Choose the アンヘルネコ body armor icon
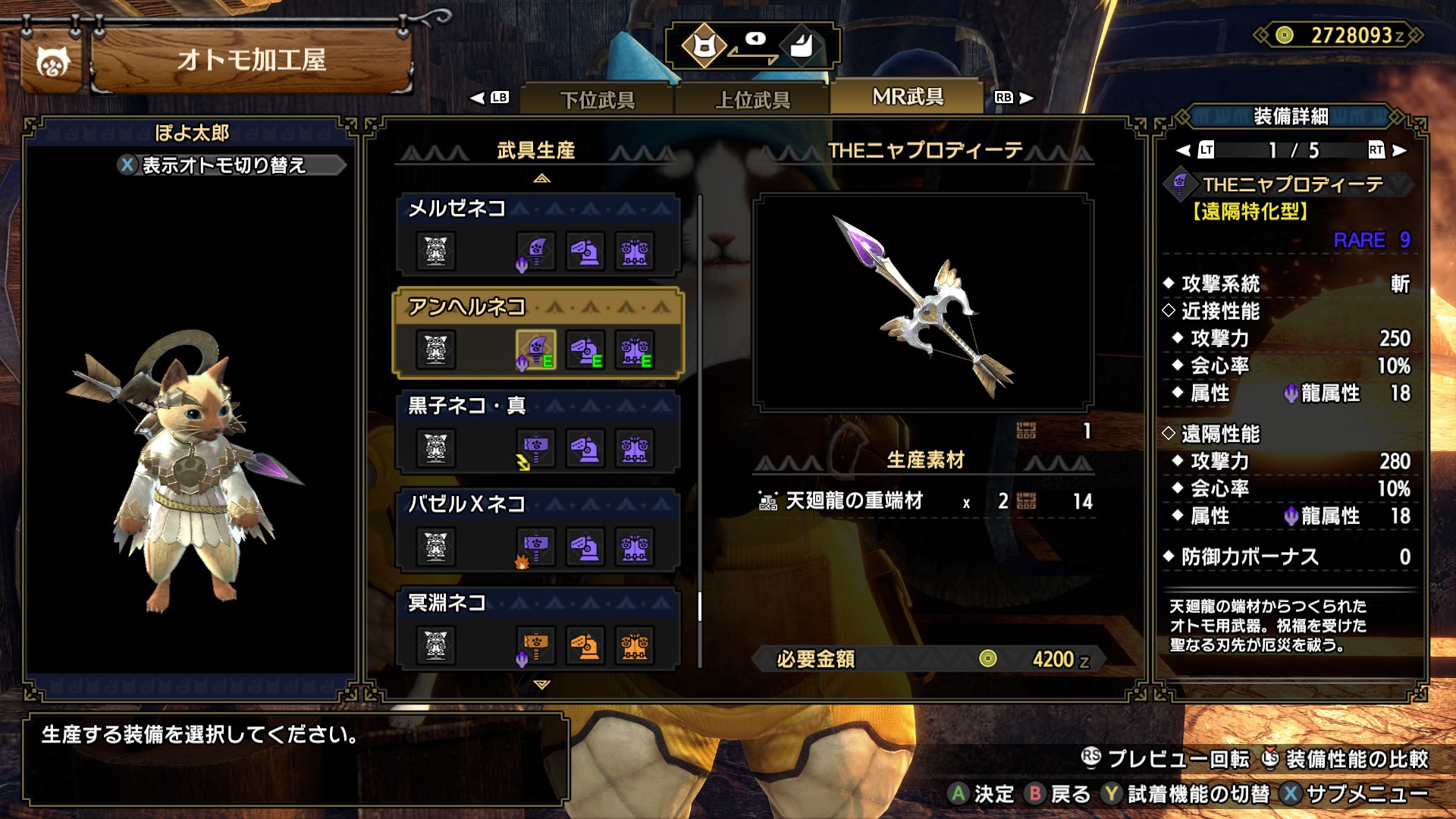 pyautogui.click(x=635, y=350)
